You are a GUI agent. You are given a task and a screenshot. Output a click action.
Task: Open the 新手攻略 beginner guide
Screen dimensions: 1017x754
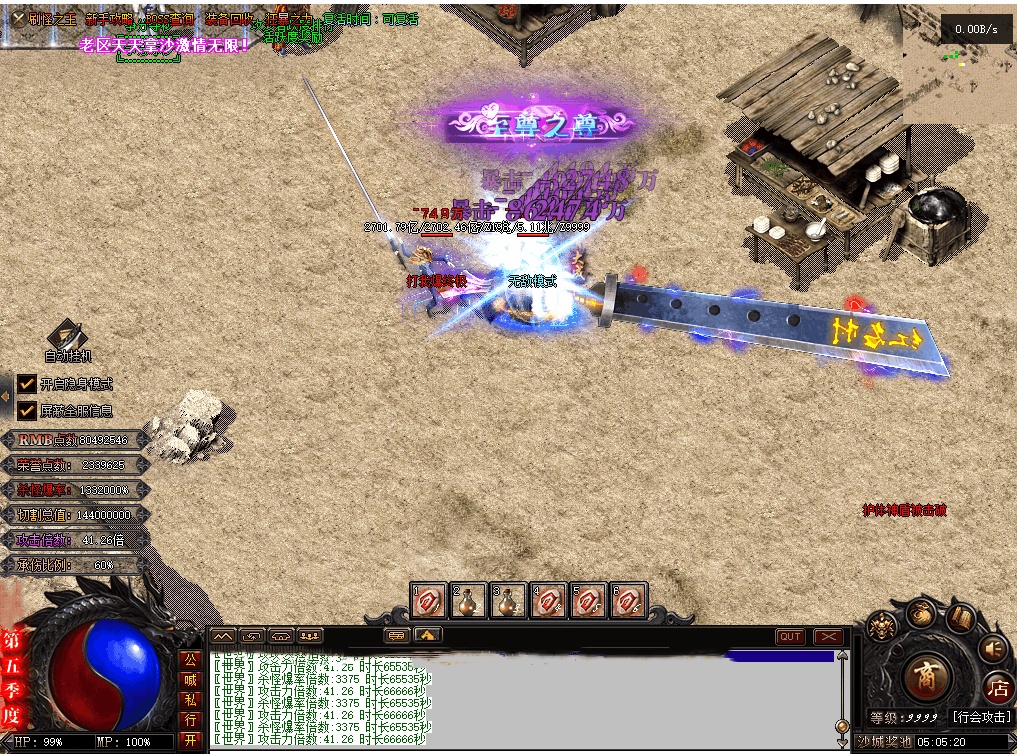pyautogui.click(x=109, y=19)
